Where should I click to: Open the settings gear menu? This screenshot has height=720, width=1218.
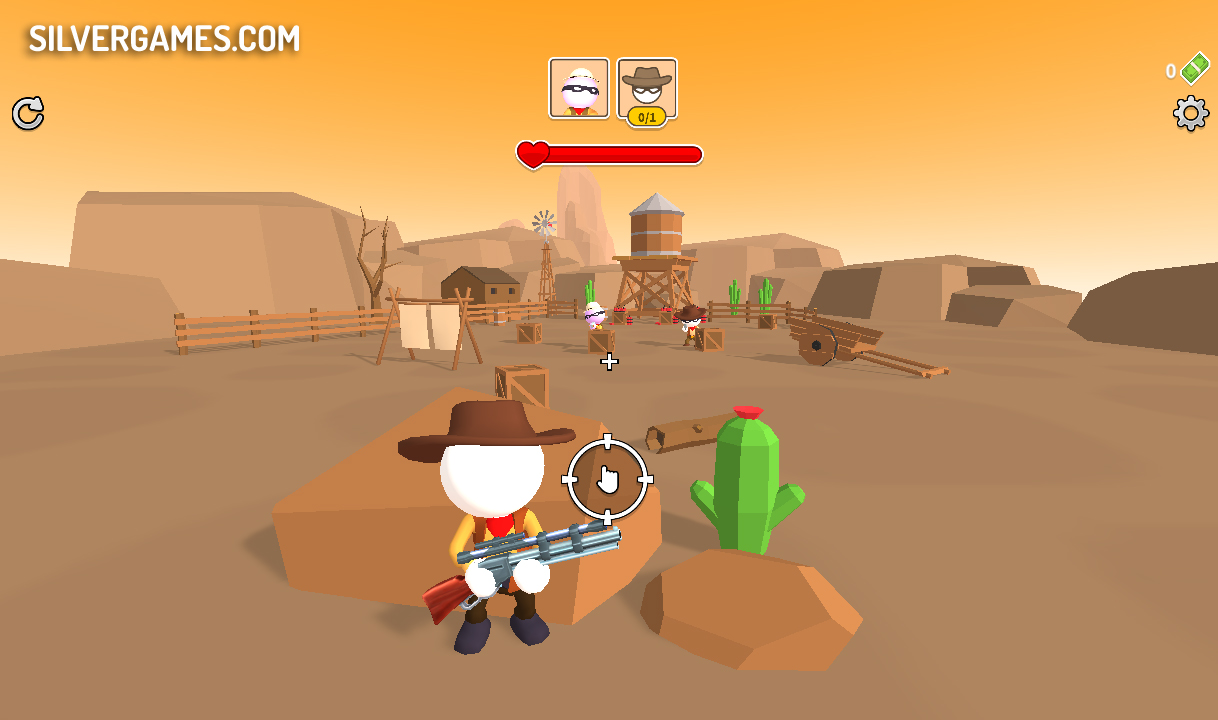click(x=1190, y=113)
